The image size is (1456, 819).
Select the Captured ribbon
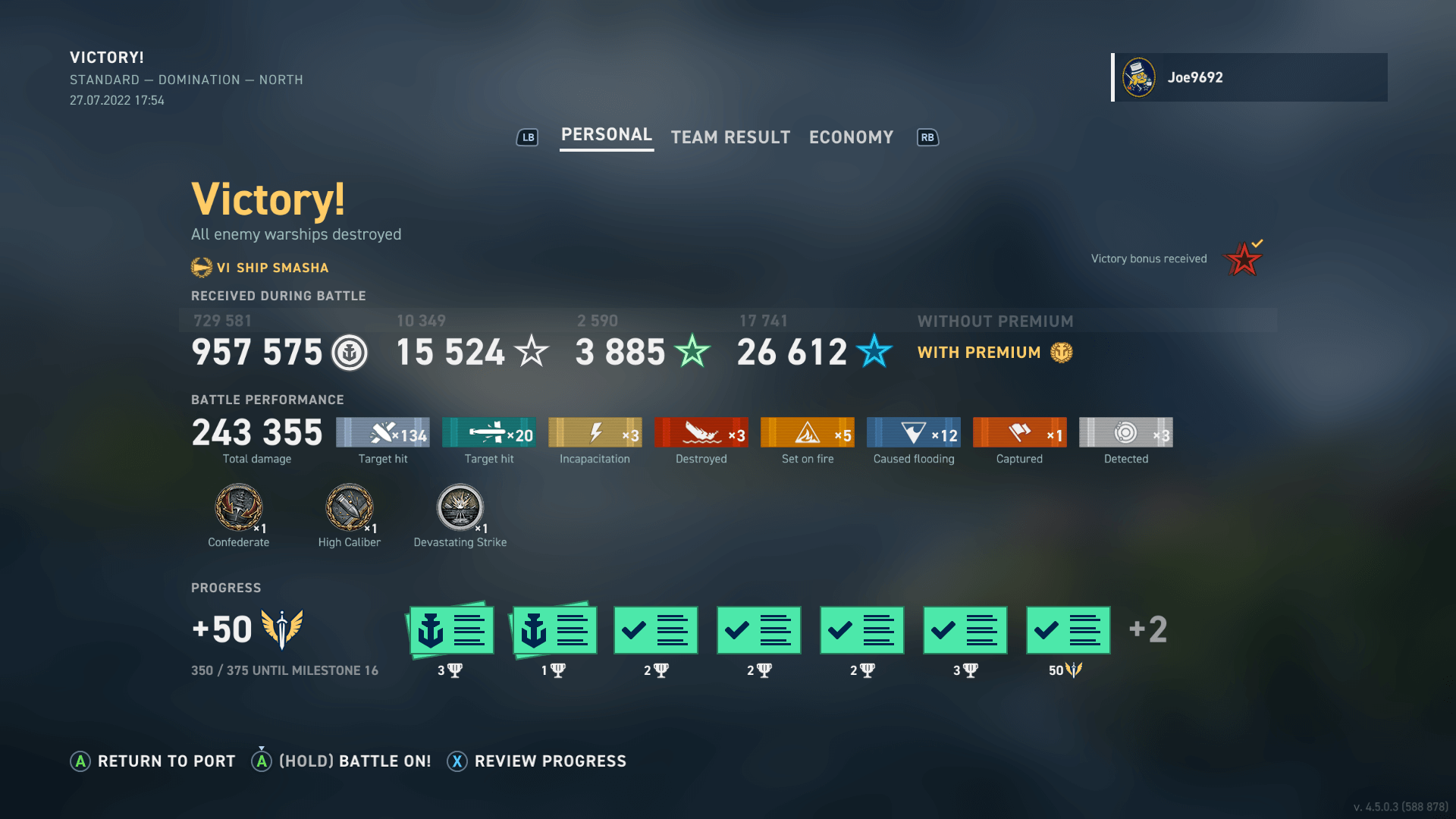point(1019,432)
